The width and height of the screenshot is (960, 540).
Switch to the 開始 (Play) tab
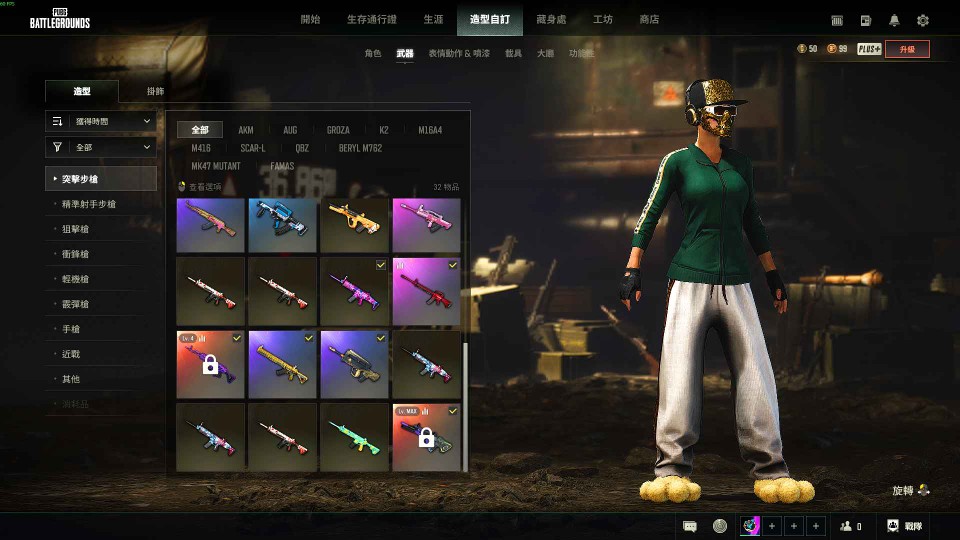pyautogui.click(x=310, y=20)
